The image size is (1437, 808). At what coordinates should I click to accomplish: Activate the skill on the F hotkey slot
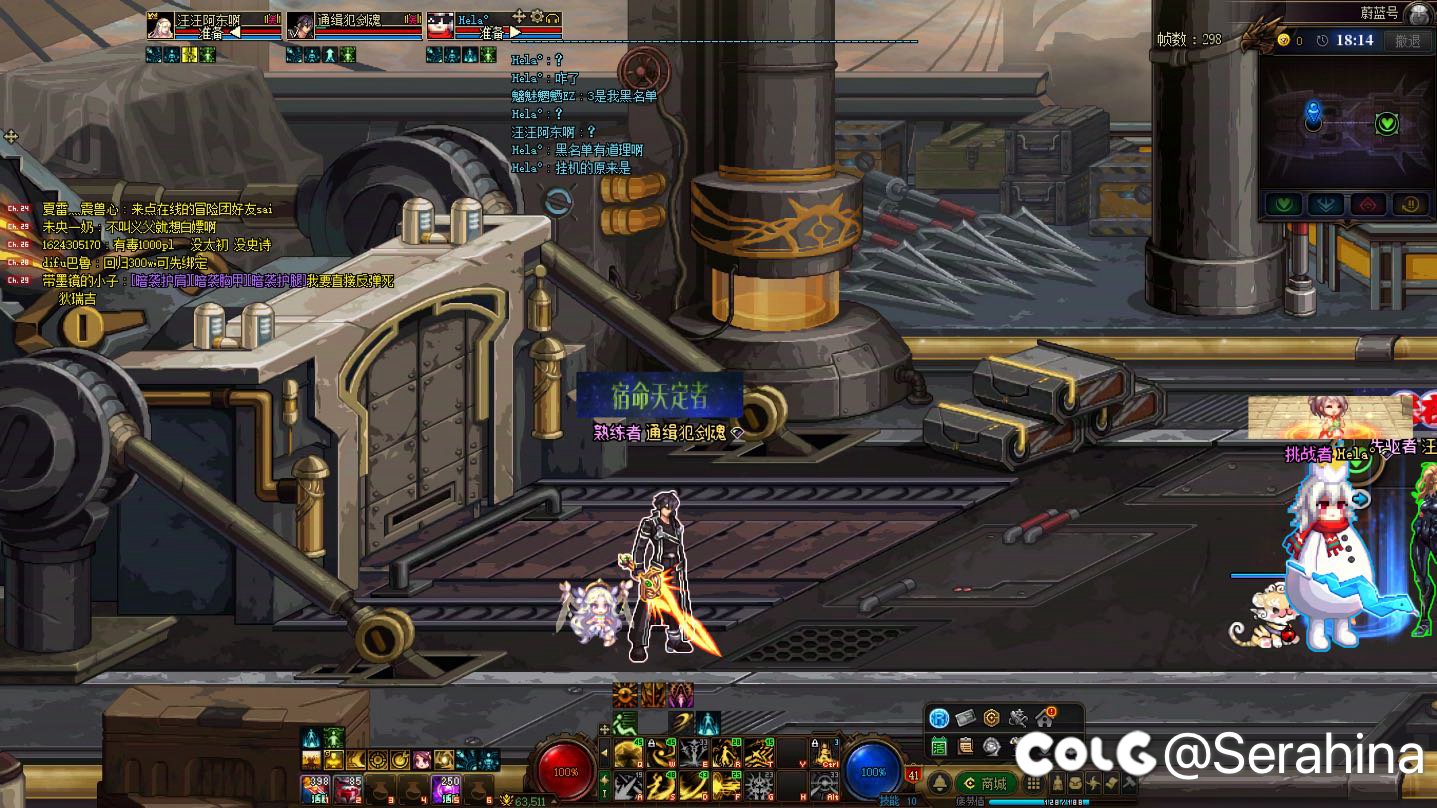[726, 785]
